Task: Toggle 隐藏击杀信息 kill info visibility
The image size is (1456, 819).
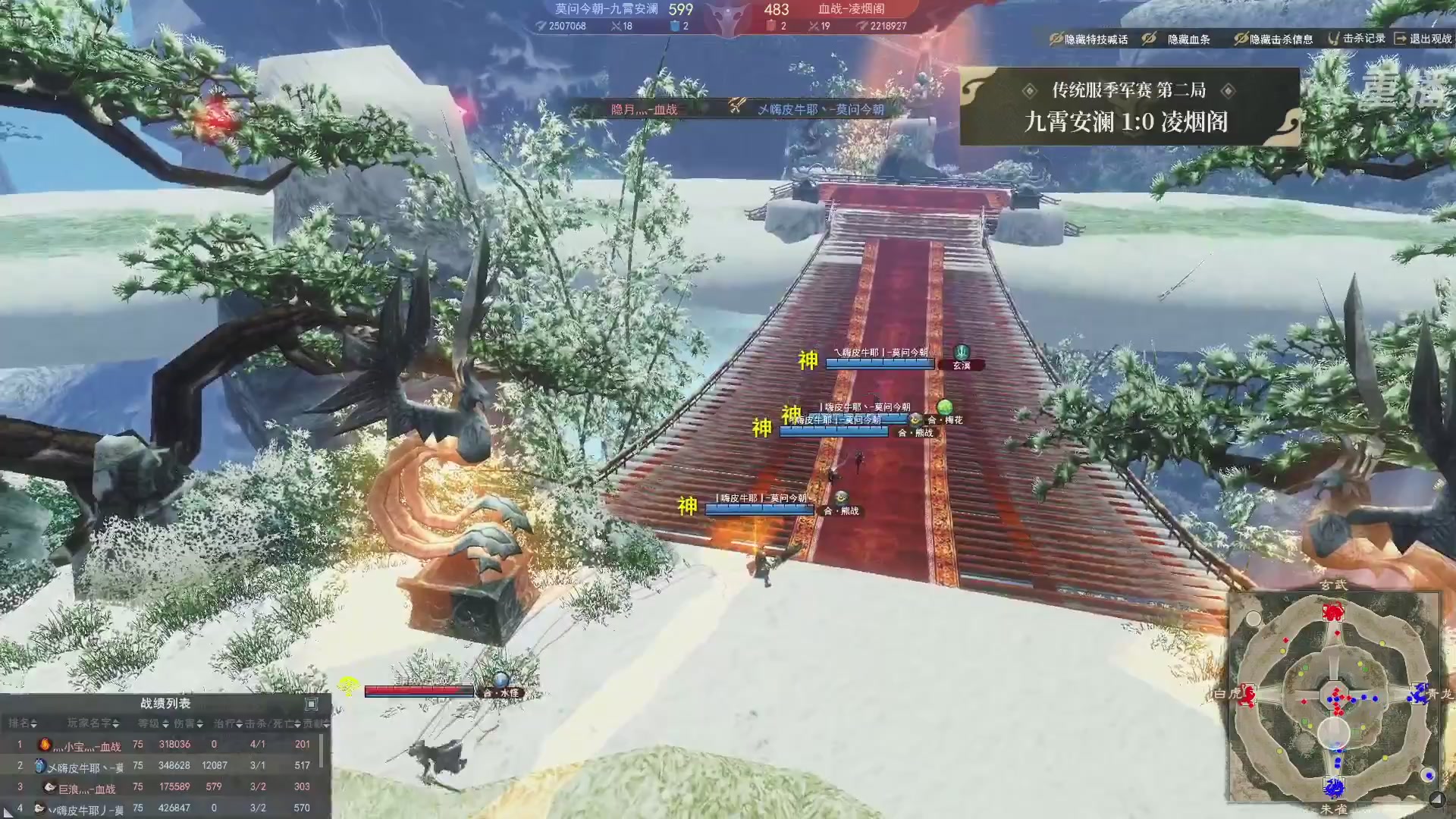Action: [x=1273, y=39]
